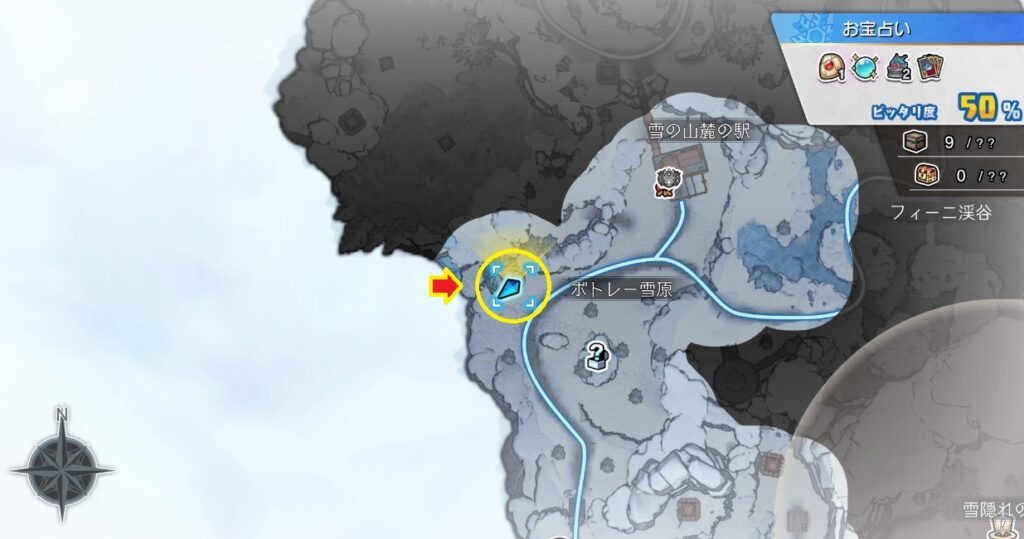The height and width of the screenshot is (539, 1024).
Task: Select the 雪の山麓の駅 station marker
Action: [667, 182]
